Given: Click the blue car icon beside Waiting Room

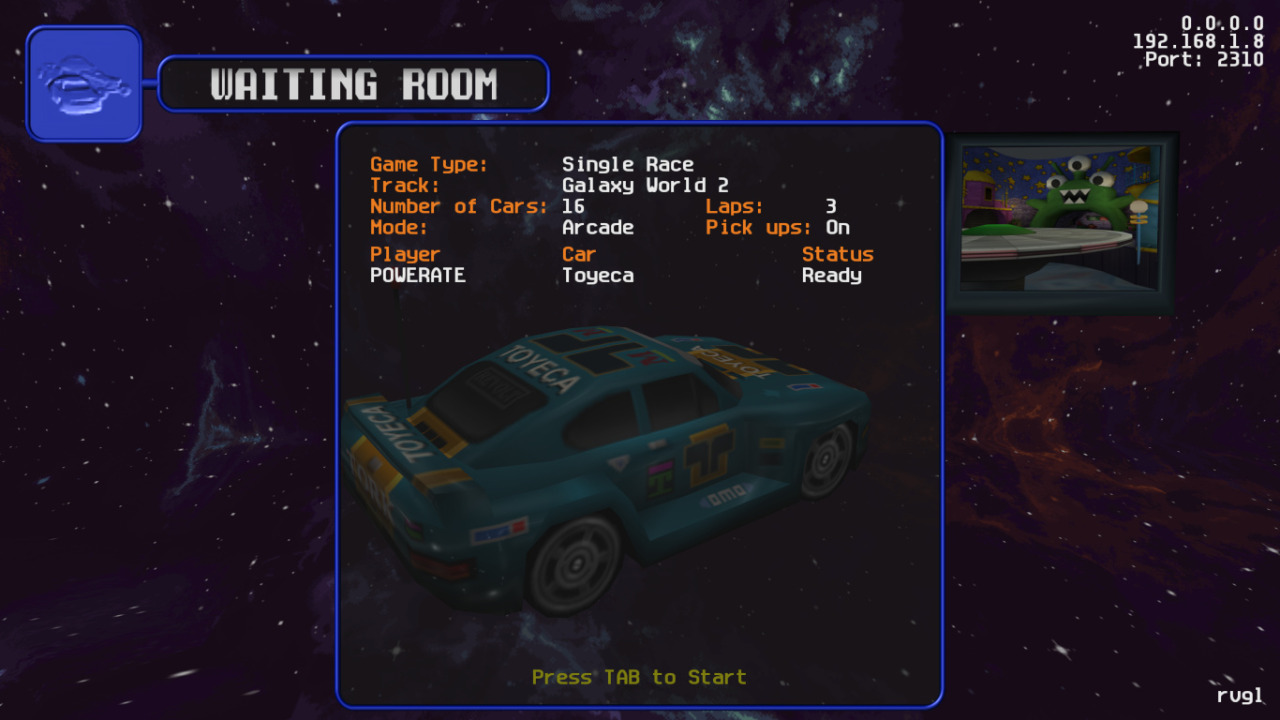Looking at the screenshot, I should [x=84, y=84].
